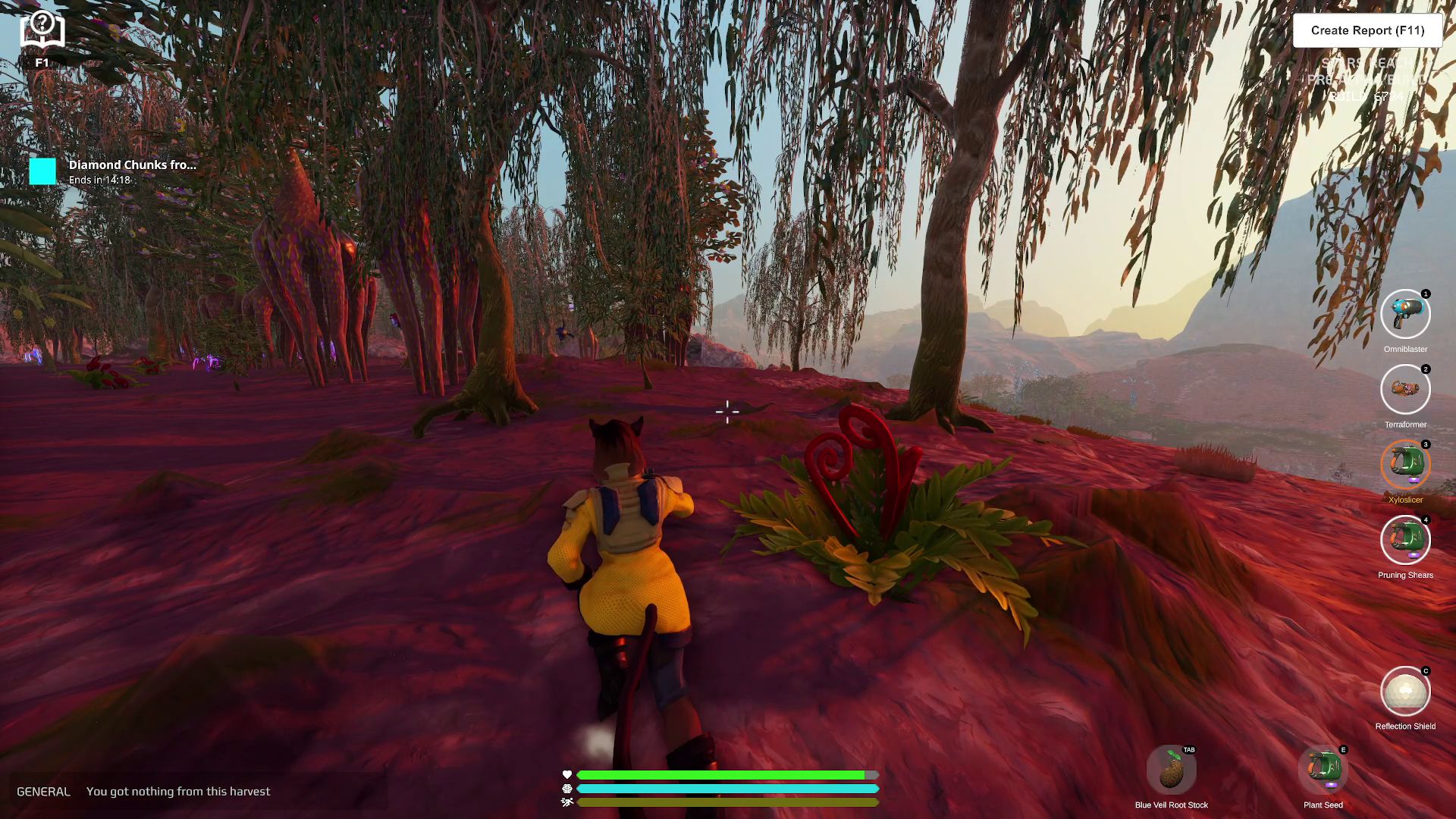Activate the Reflection Shield ability
Viewport: 1456px width, 819px height.
(x=1405, y=691)
